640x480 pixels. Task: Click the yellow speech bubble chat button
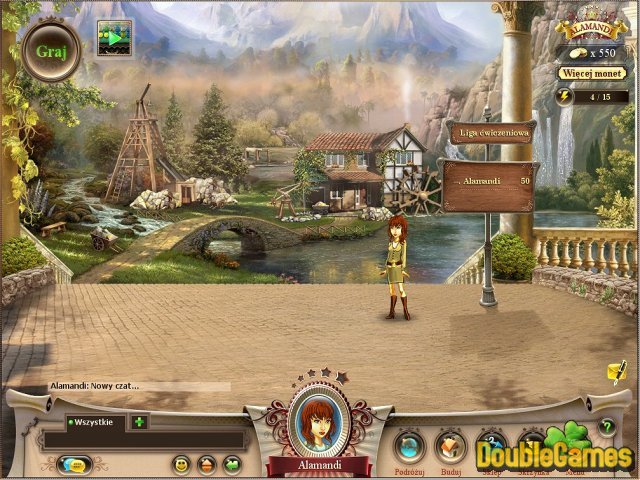click(74, 464)
